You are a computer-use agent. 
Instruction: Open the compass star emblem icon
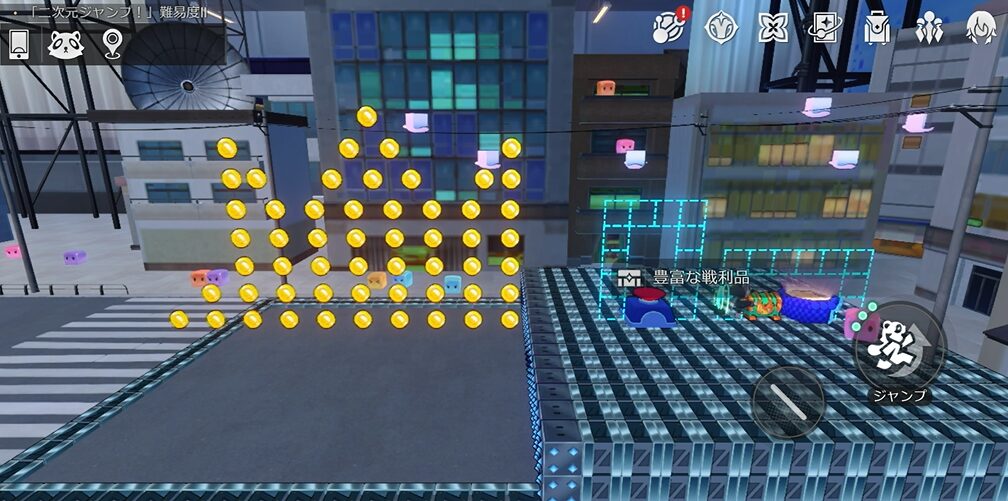pos(721,27)
